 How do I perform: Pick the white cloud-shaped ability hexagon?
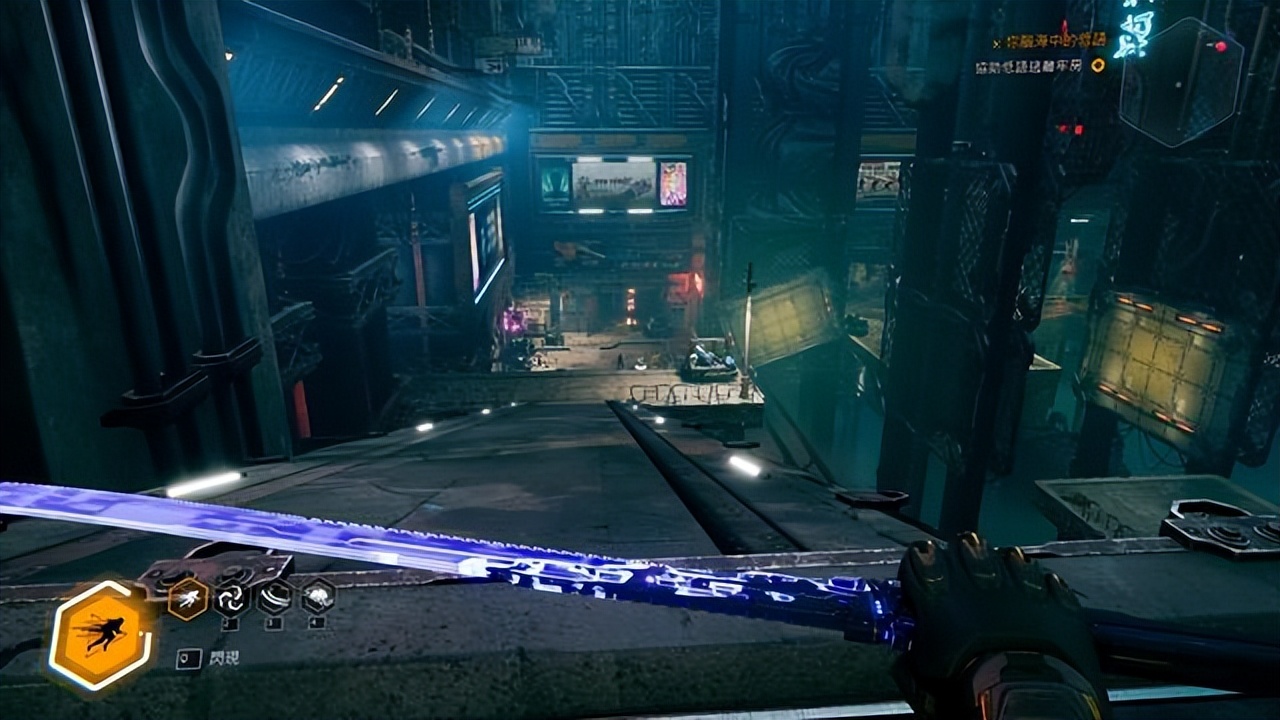(x=318, y=597)
